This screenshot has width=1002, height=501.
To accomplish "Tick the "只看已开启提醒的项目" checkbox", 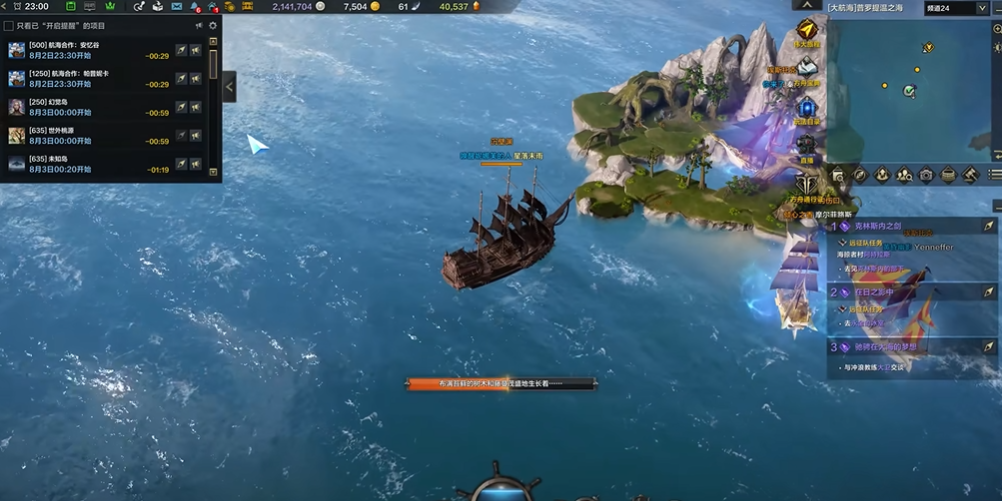I will pyautogui.click(x=9, y=26).
